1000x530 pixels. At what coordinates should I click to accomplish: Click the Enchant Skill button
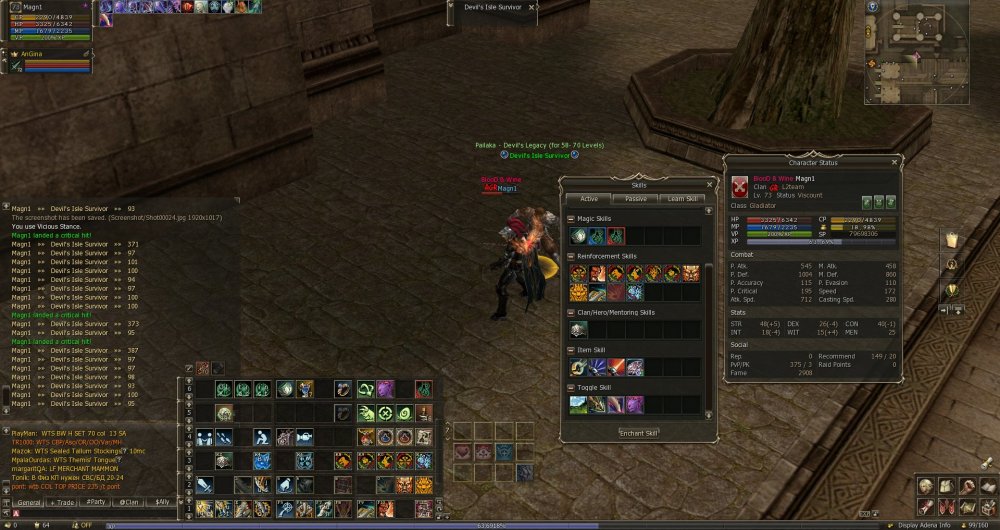pos(637,433)
